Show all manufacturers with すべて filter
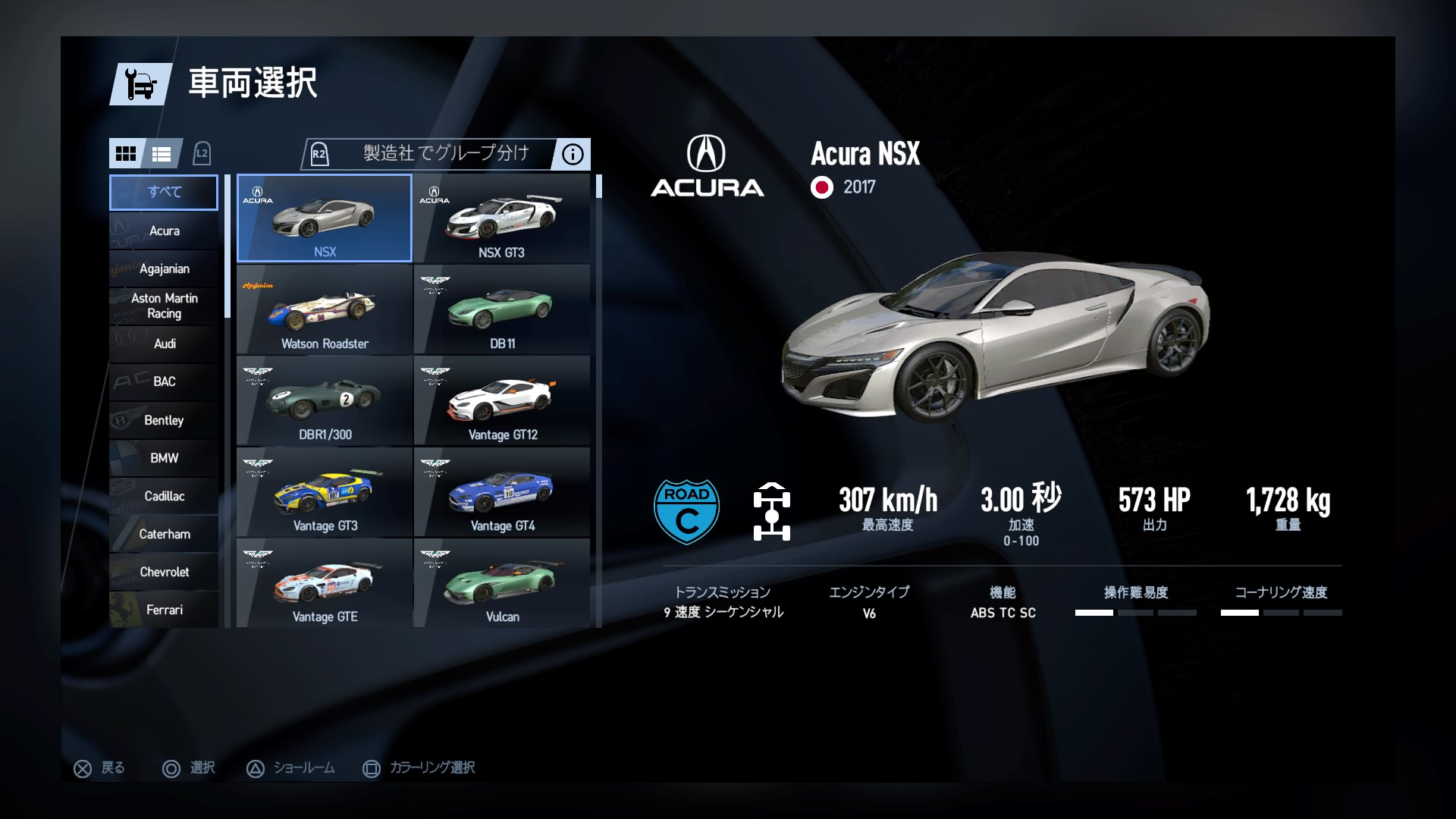Viewport: 1456px width, 819px height. tap(164, 192)
